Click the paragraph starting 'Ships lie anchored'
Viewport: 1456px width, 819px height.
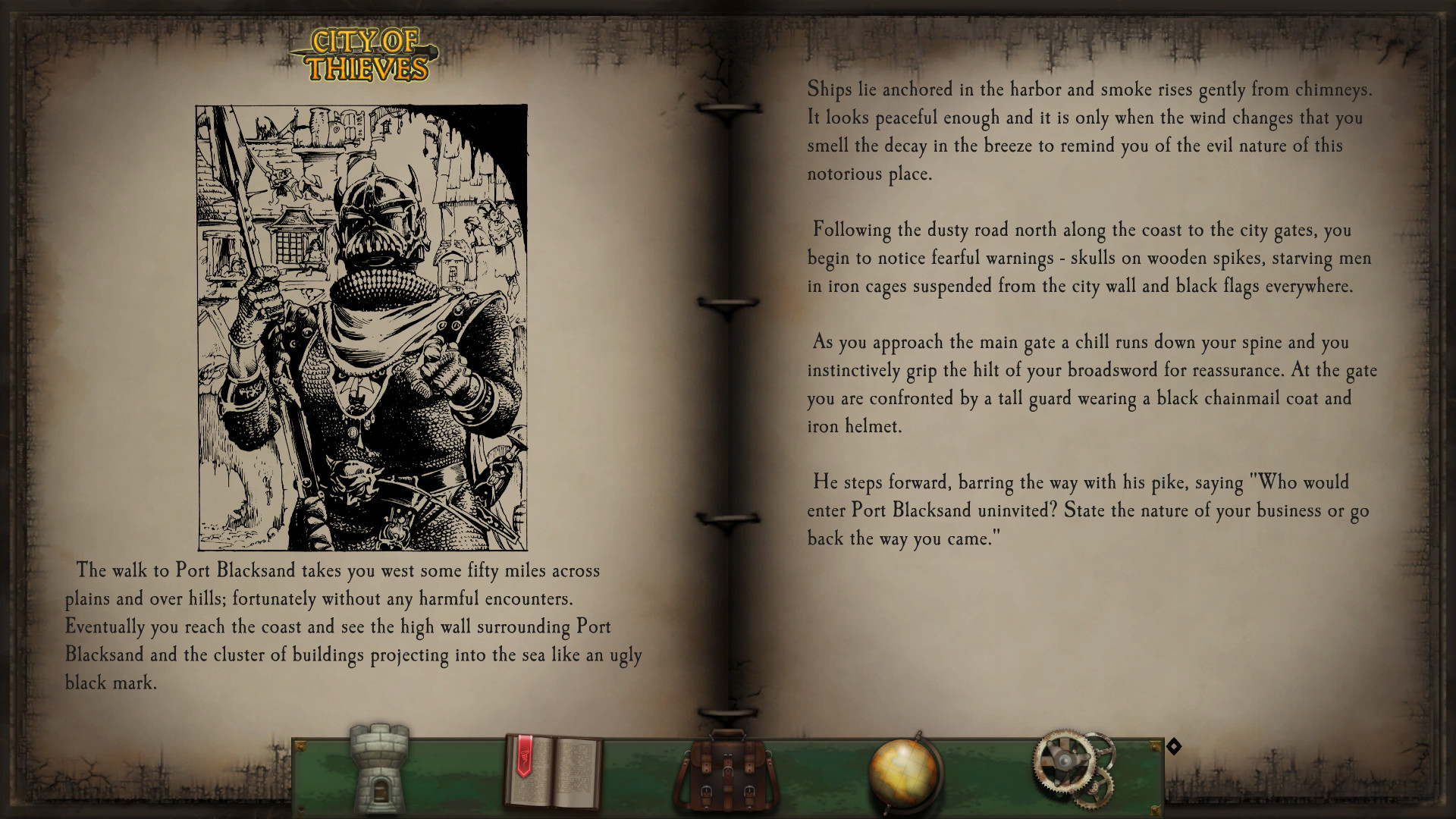1090,133
